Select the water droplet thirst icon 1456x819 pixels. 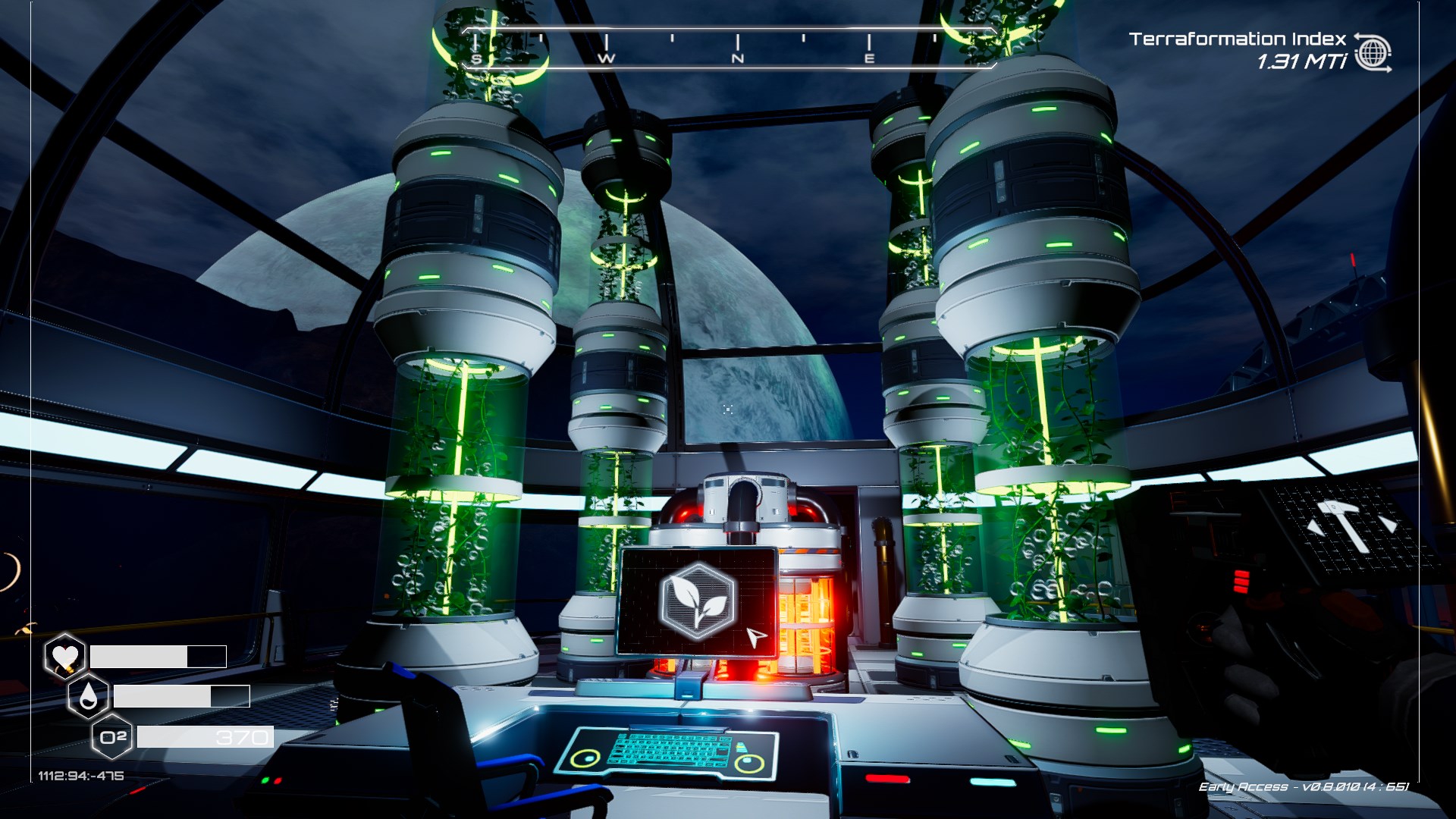[88, 696]
